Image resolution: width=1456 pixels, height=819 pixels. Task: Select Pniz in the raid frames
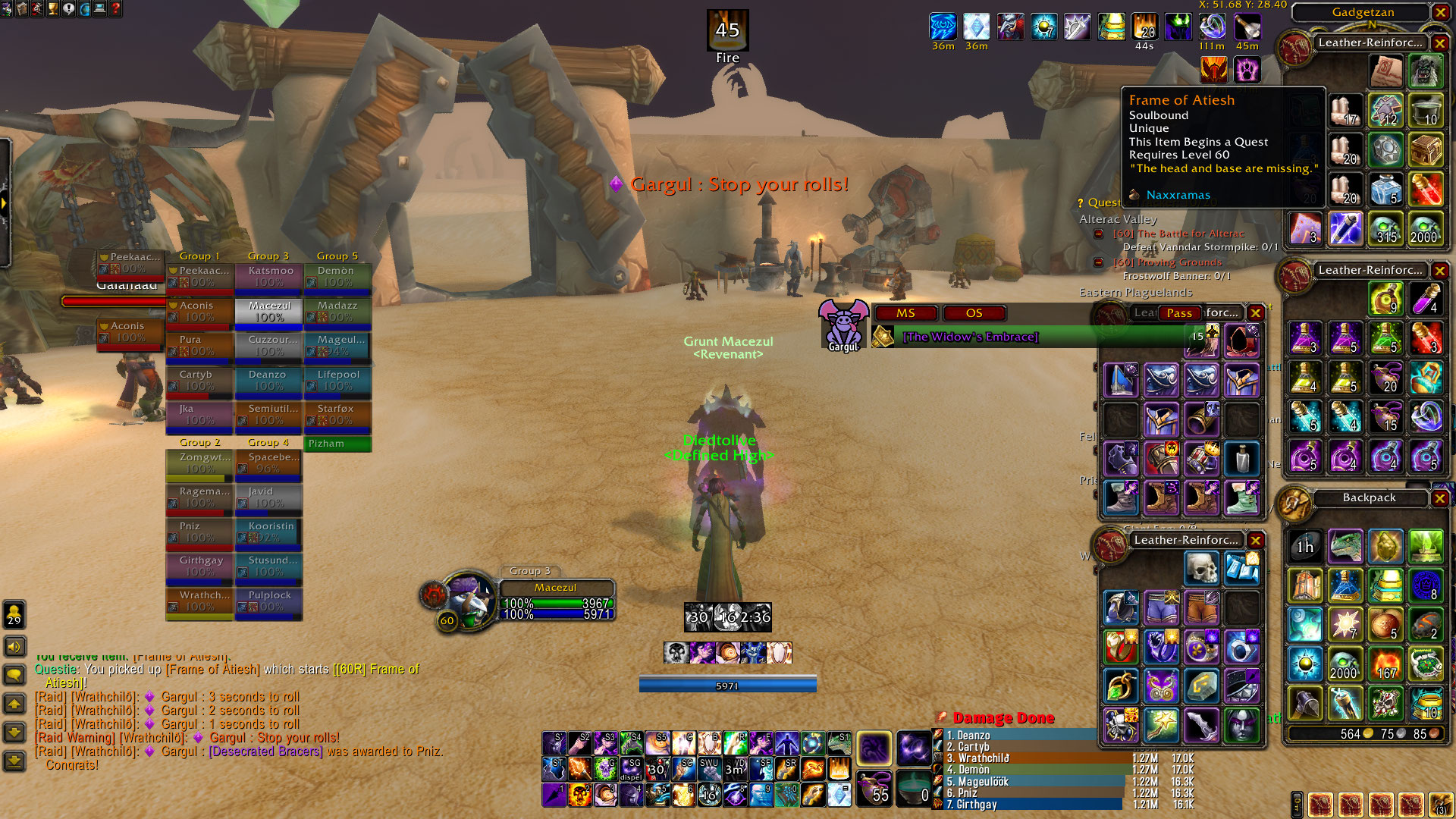coord(199,532)
